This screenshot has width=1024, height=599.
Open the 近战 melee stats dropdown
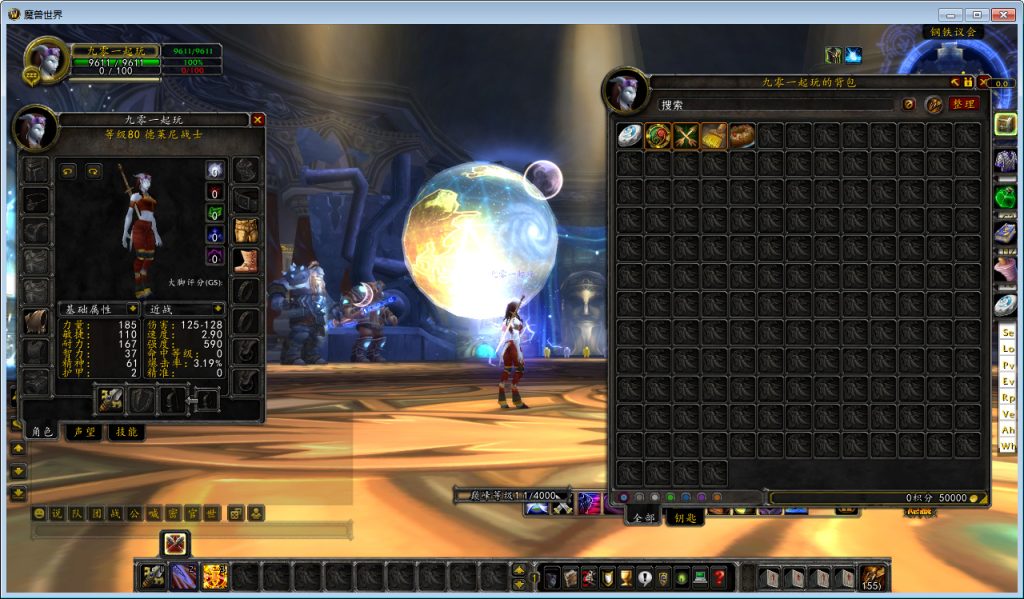click(x=185, y=309)
